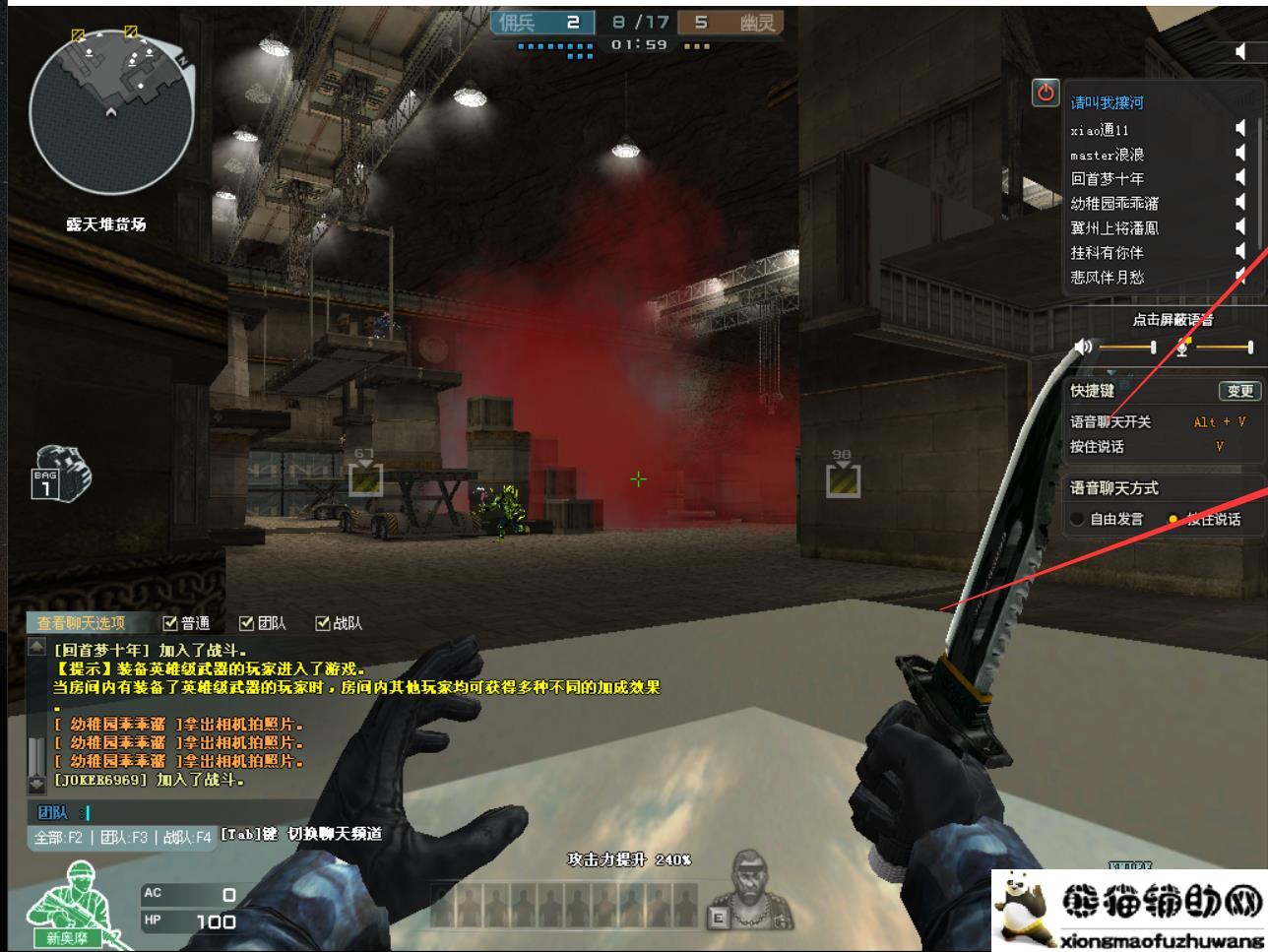Toggle speaker icon beside 回首梦十年

[1240, 178]
